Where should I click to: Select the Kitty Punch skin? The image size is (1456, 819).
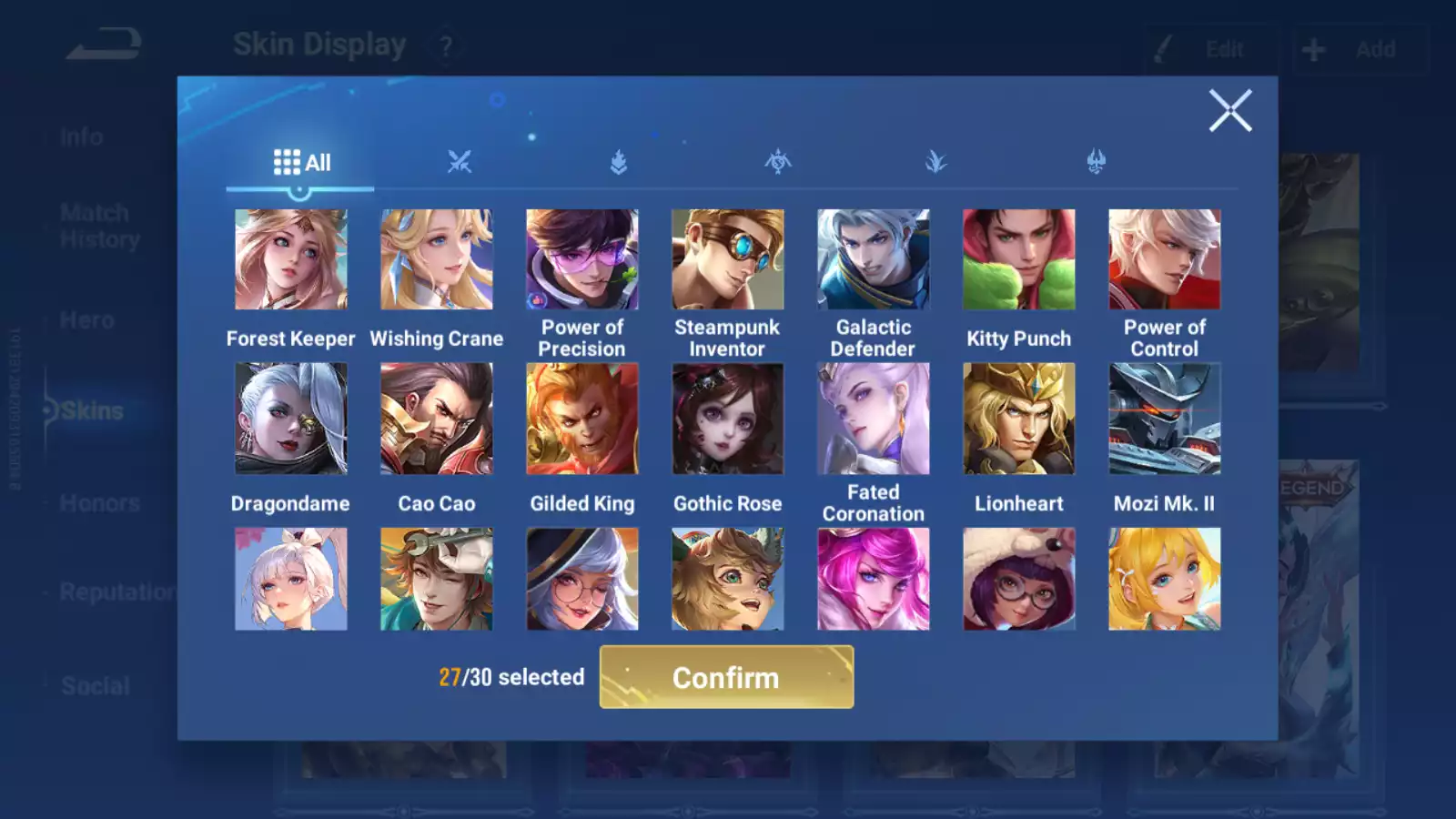click(x=1019, y=260)
